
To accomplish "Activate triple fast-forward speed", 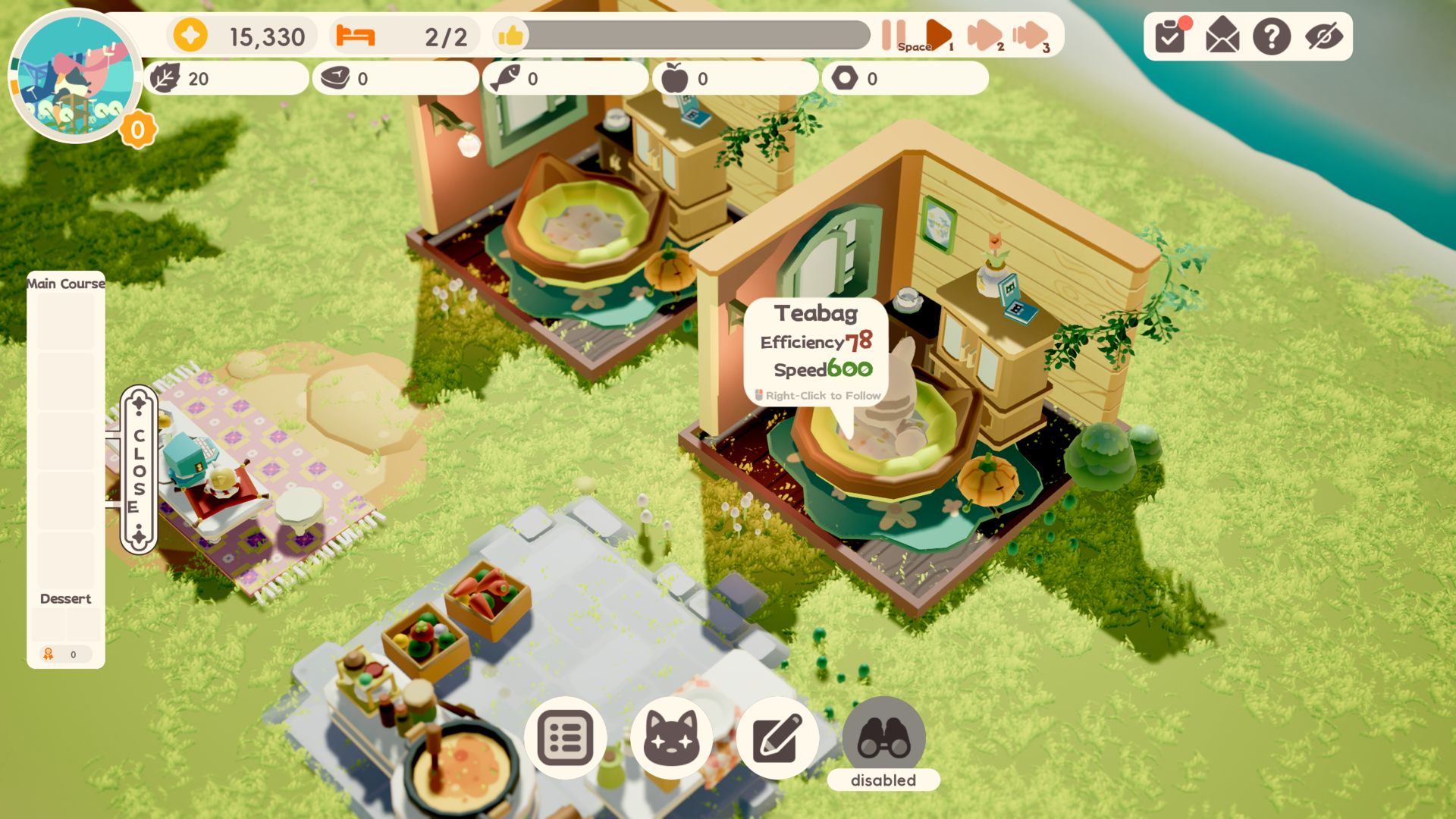I will point(1029,35).
